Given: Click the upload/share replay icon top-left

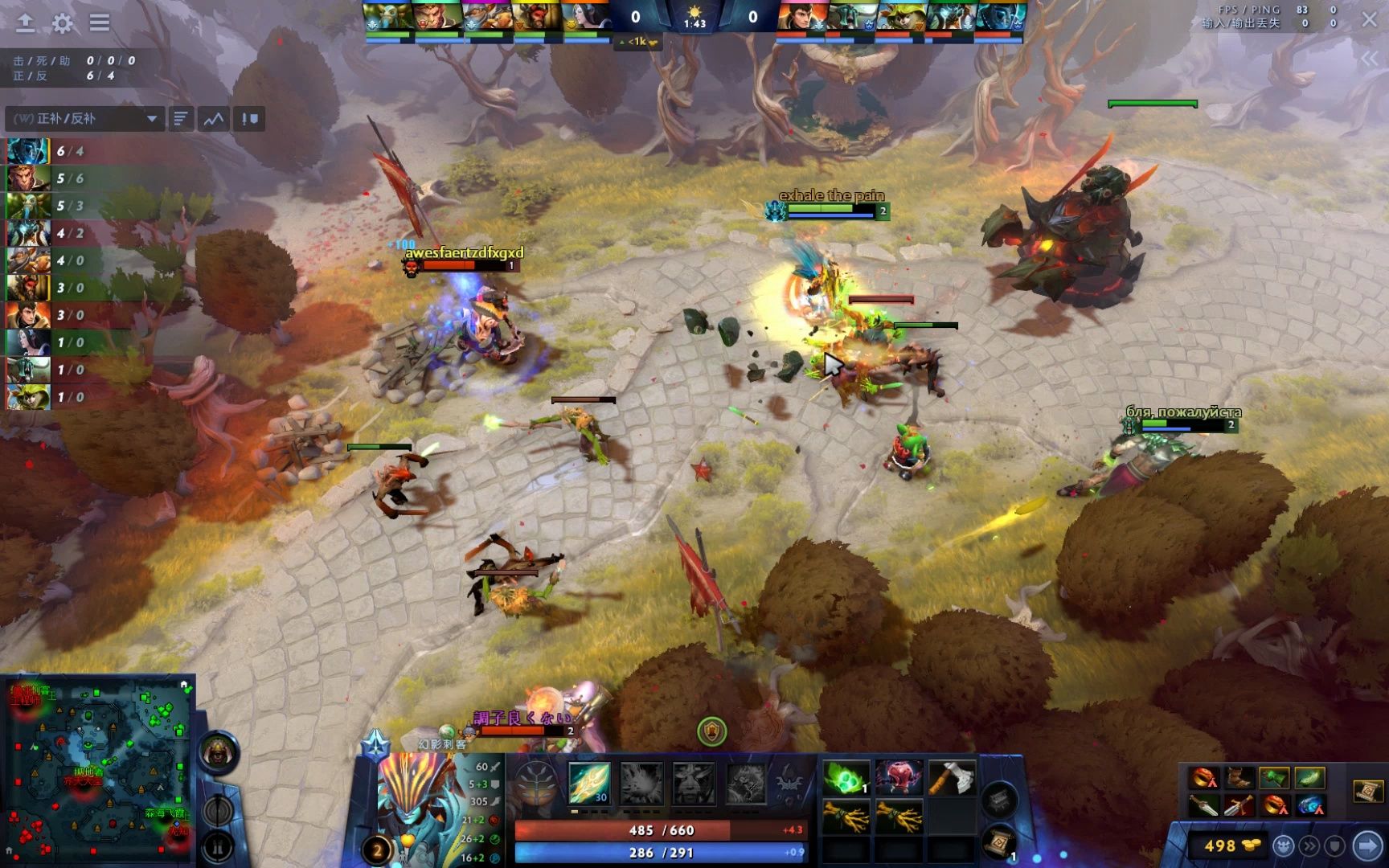Looking at the screenshot, I should [25, 23].
